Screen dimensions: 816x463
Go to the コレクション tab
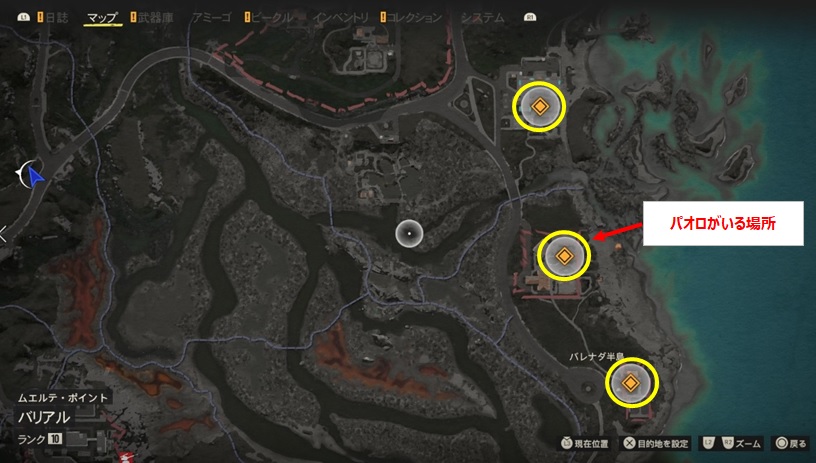pos(414,17)
